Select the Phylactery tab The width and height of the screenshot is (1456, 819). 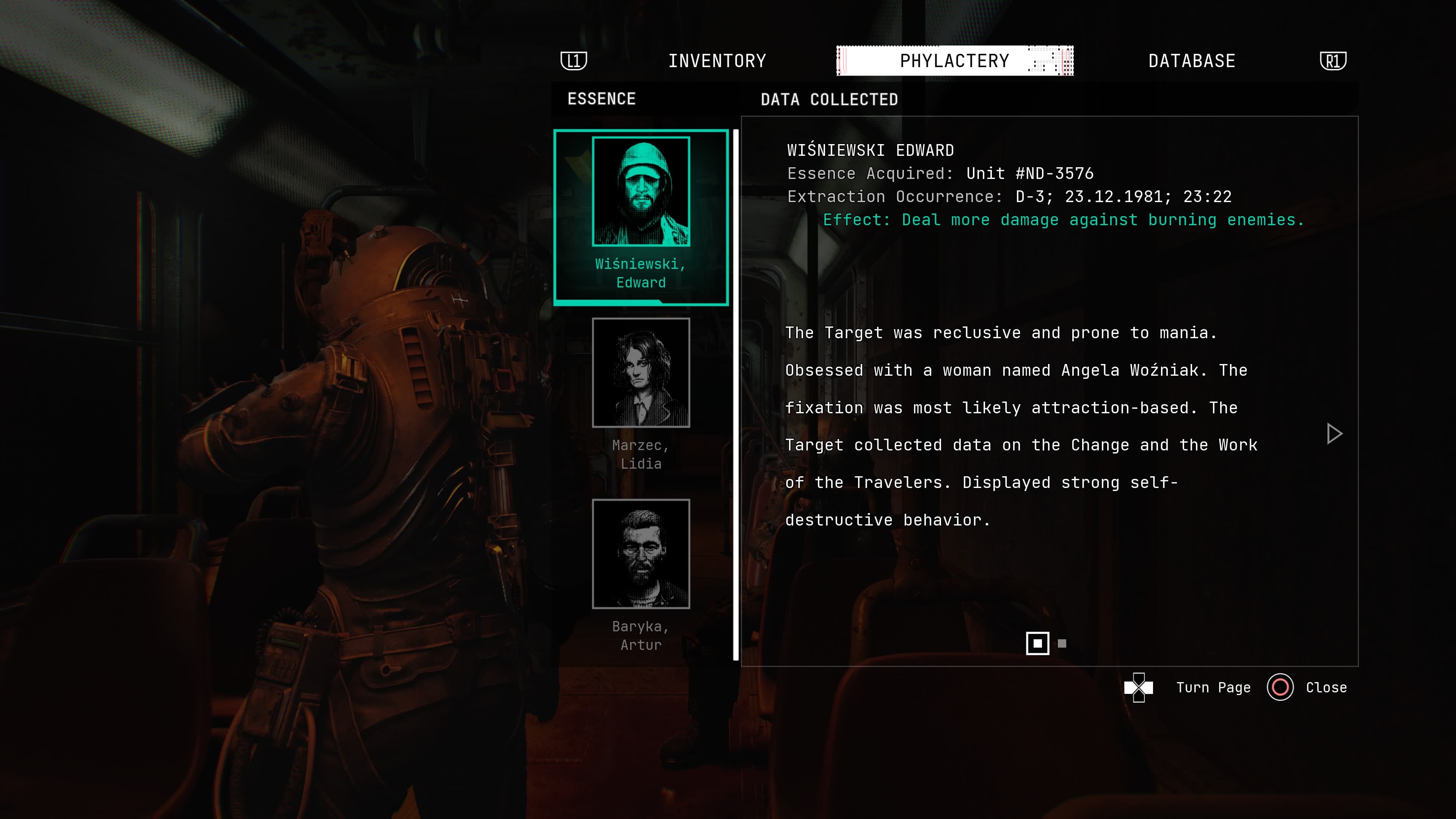pos(954,61)
